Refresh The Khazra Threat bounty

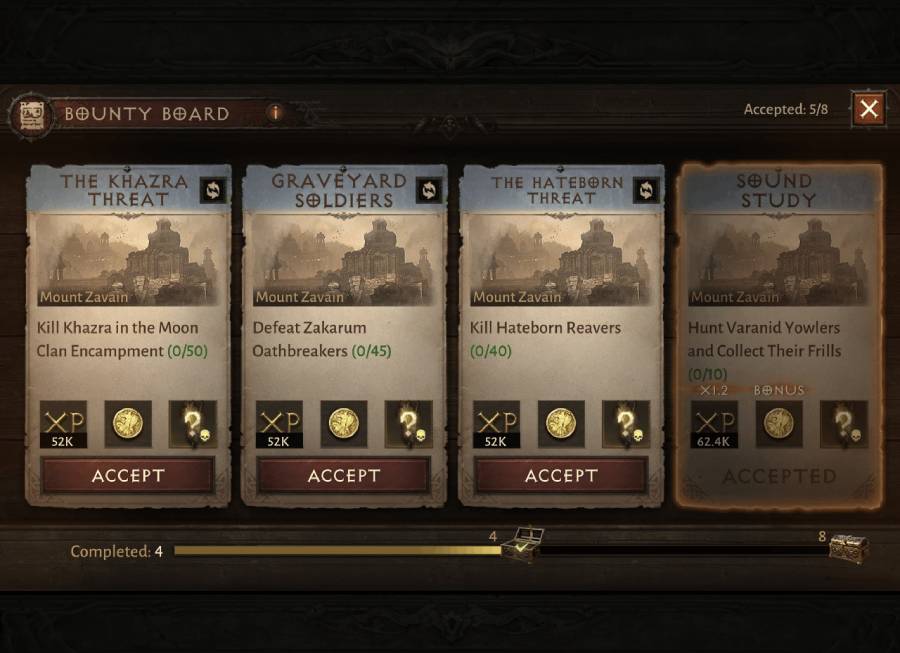point(212,190)
